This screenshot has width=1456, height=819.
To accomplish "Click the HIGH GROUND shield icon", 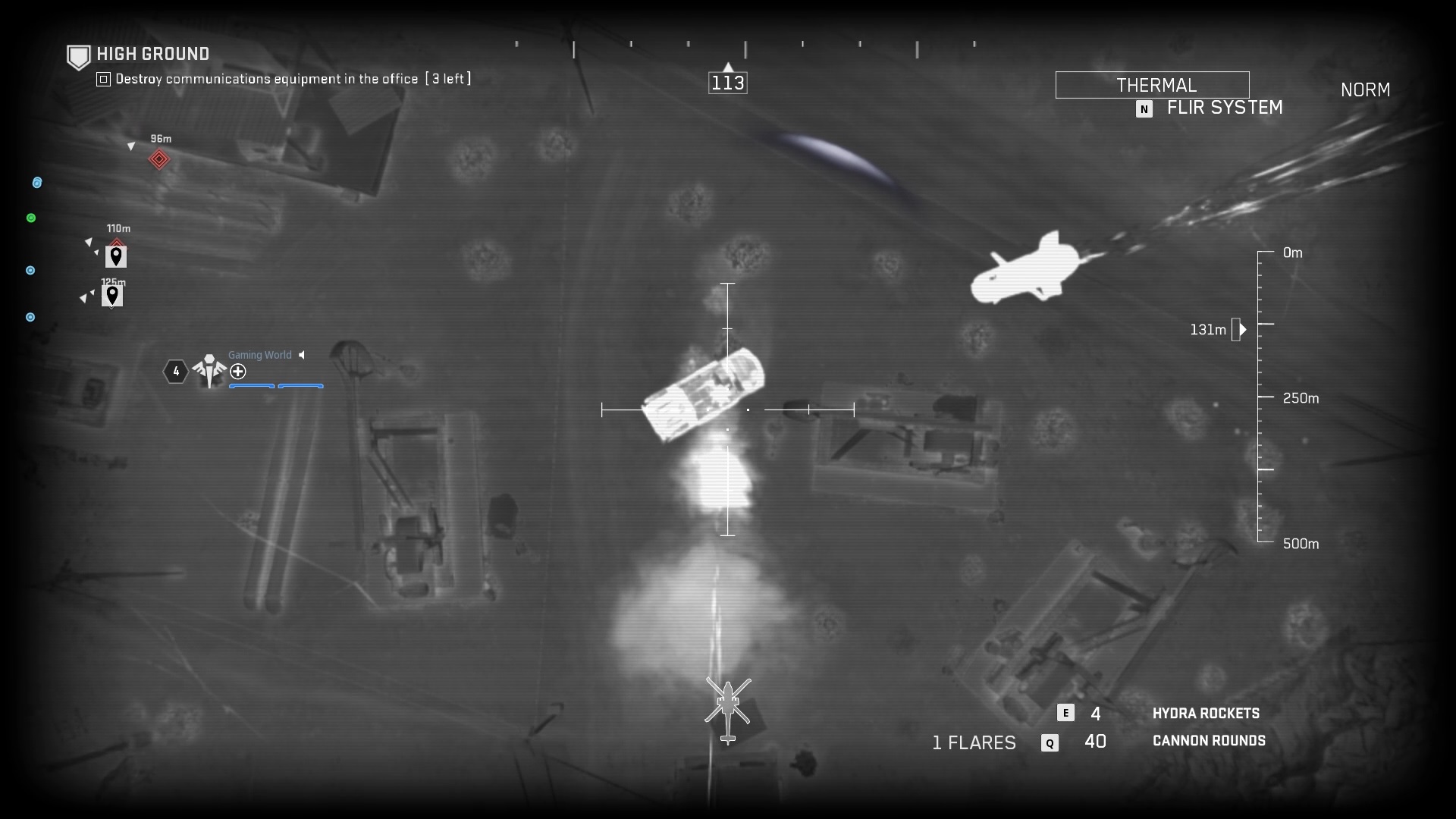I will (x=79, y=56).
